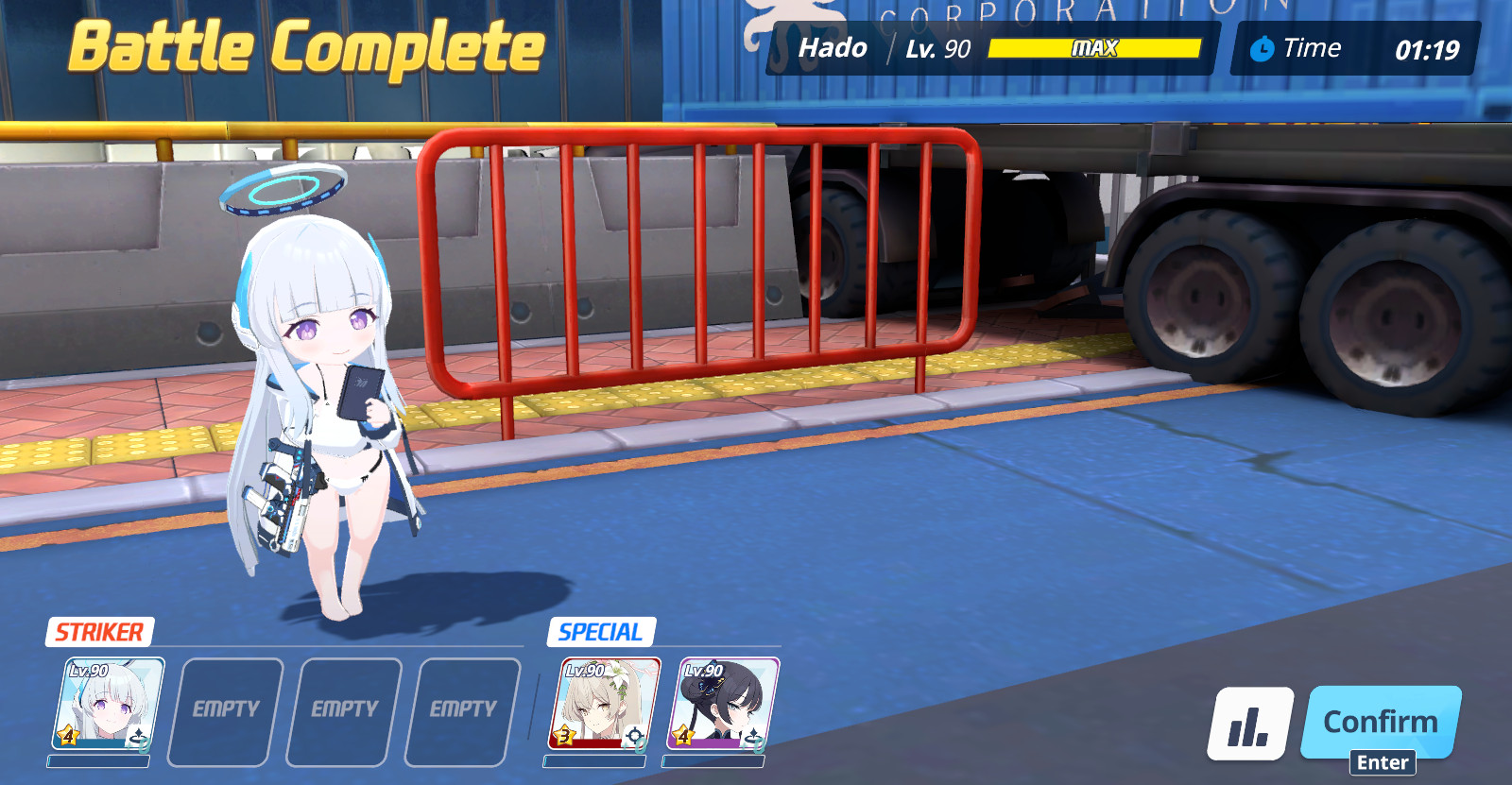Click the STRIKER header label
The image size is (1512, 785).
[x=98, y=630]
